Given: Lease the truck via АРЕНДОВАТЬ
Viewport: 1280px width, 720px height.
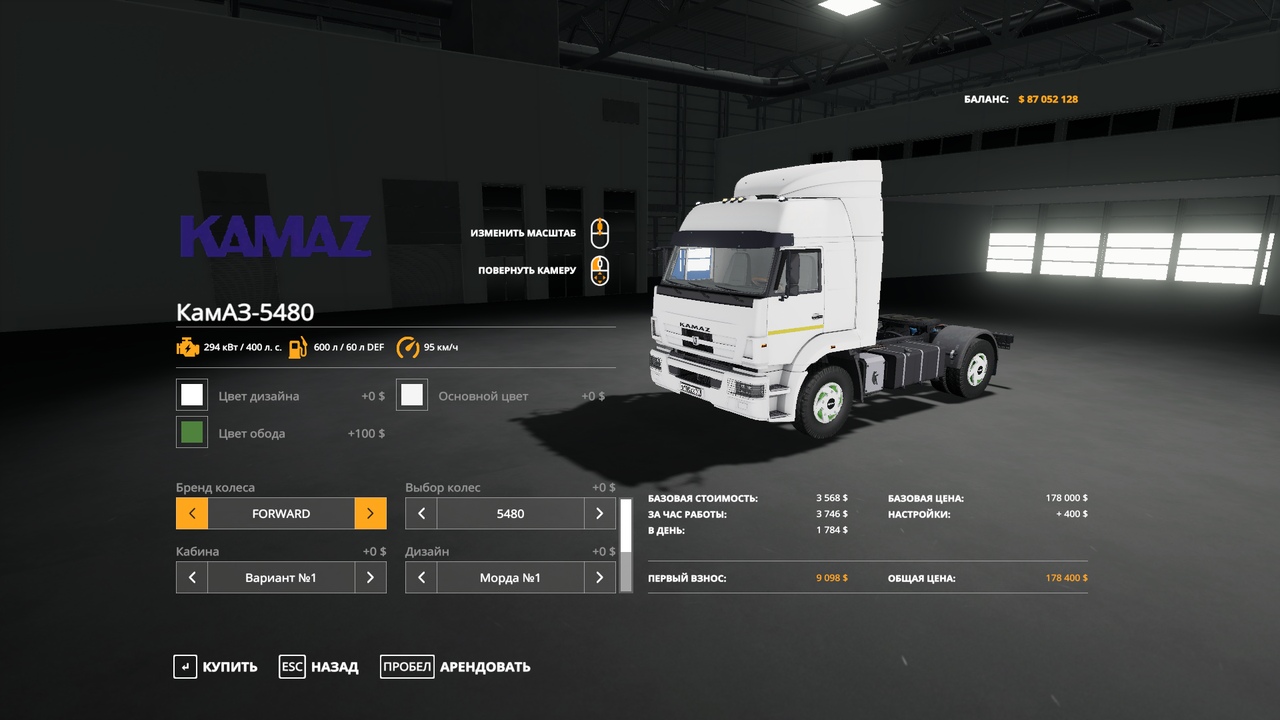Looking at the screenshot, I should coord(456,667).
